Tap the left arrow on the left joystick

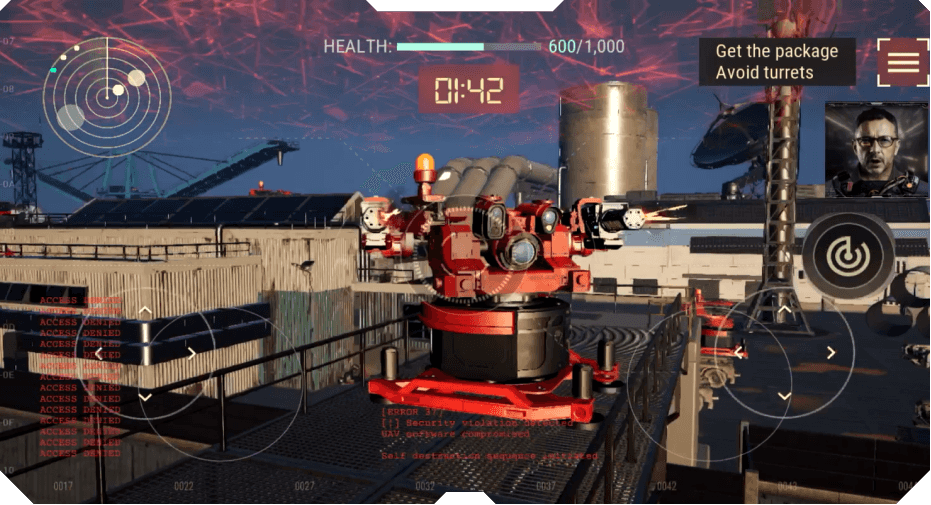click(98, 353)
